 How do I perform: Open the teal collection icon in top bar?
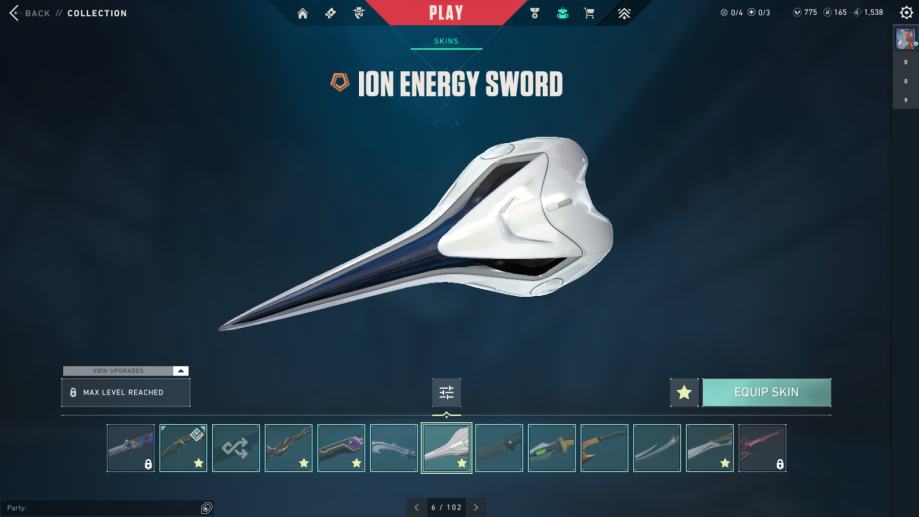click(x=563, y=13)
